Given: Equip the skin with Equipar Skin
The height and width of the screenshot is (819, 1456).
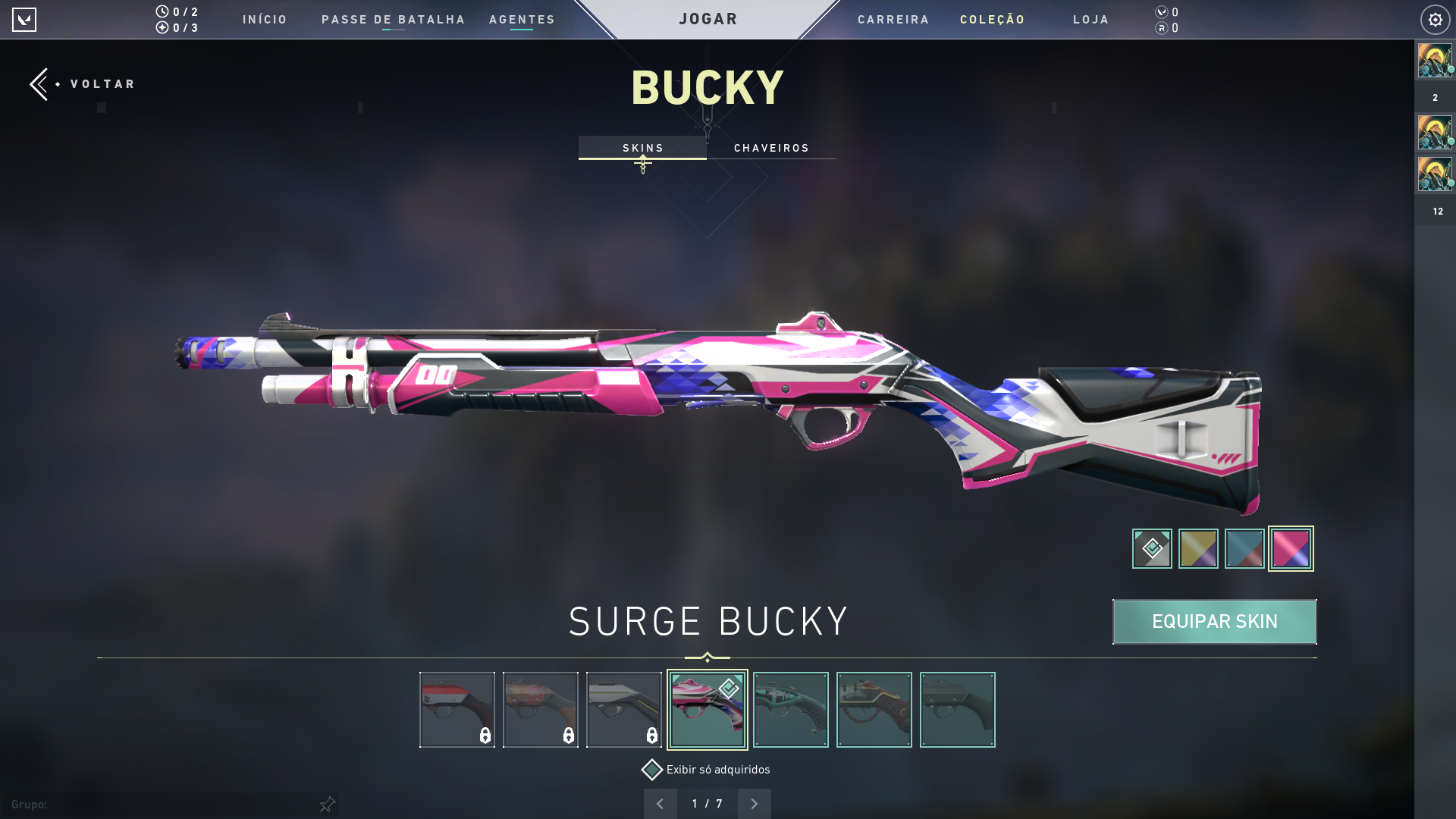Looking at the screenshot, I should pyautogui.click(x=1214, y=622).
